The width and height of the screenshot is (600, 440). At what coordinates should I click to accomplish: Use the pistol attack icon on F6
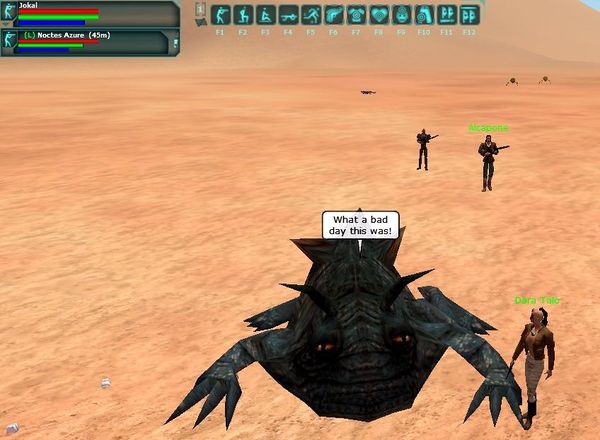[333, 15]
